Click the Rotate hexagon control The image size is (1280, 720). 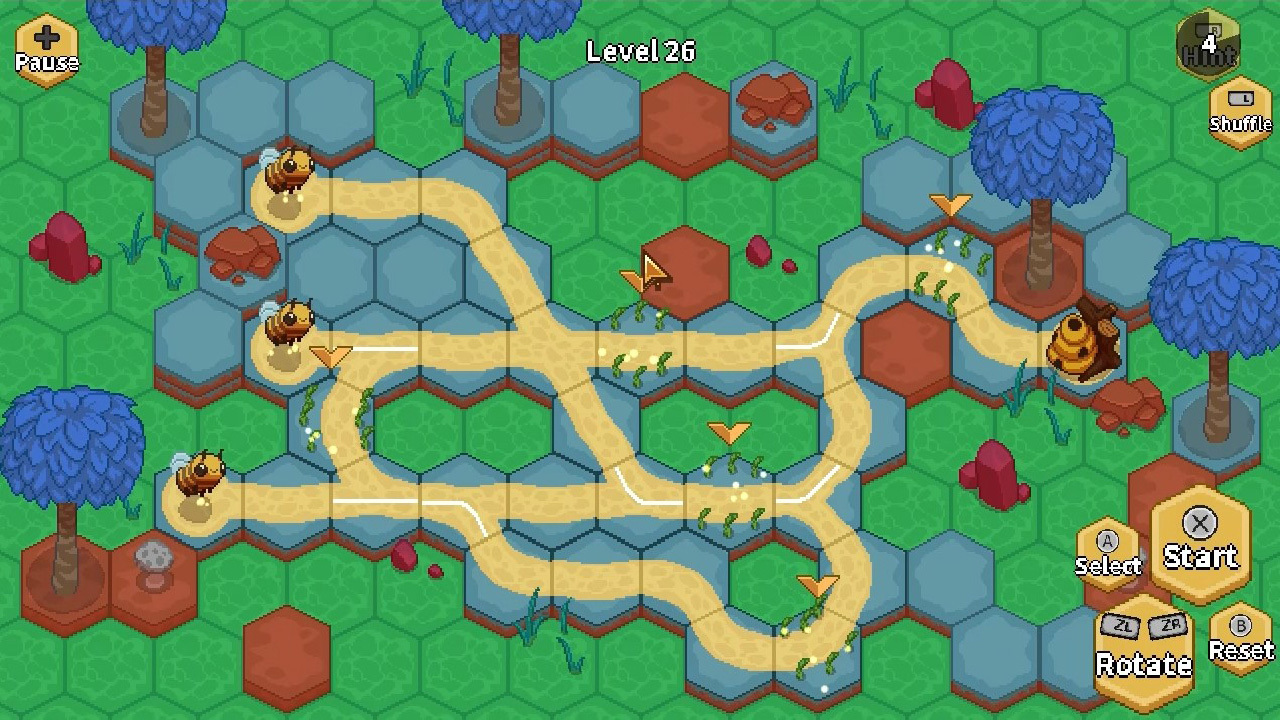coord(1145,645)
